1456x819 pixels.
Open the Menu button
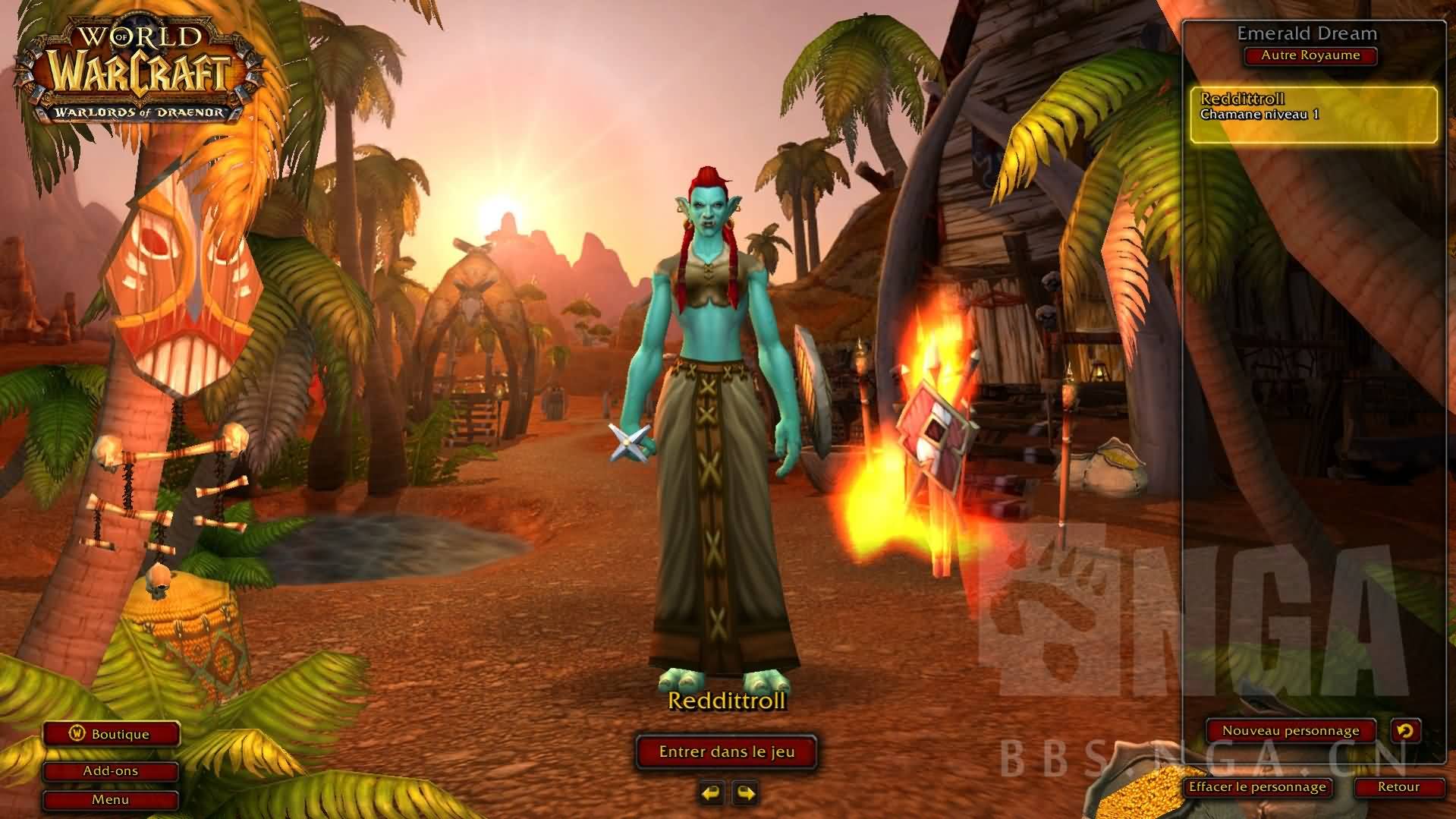111,800
